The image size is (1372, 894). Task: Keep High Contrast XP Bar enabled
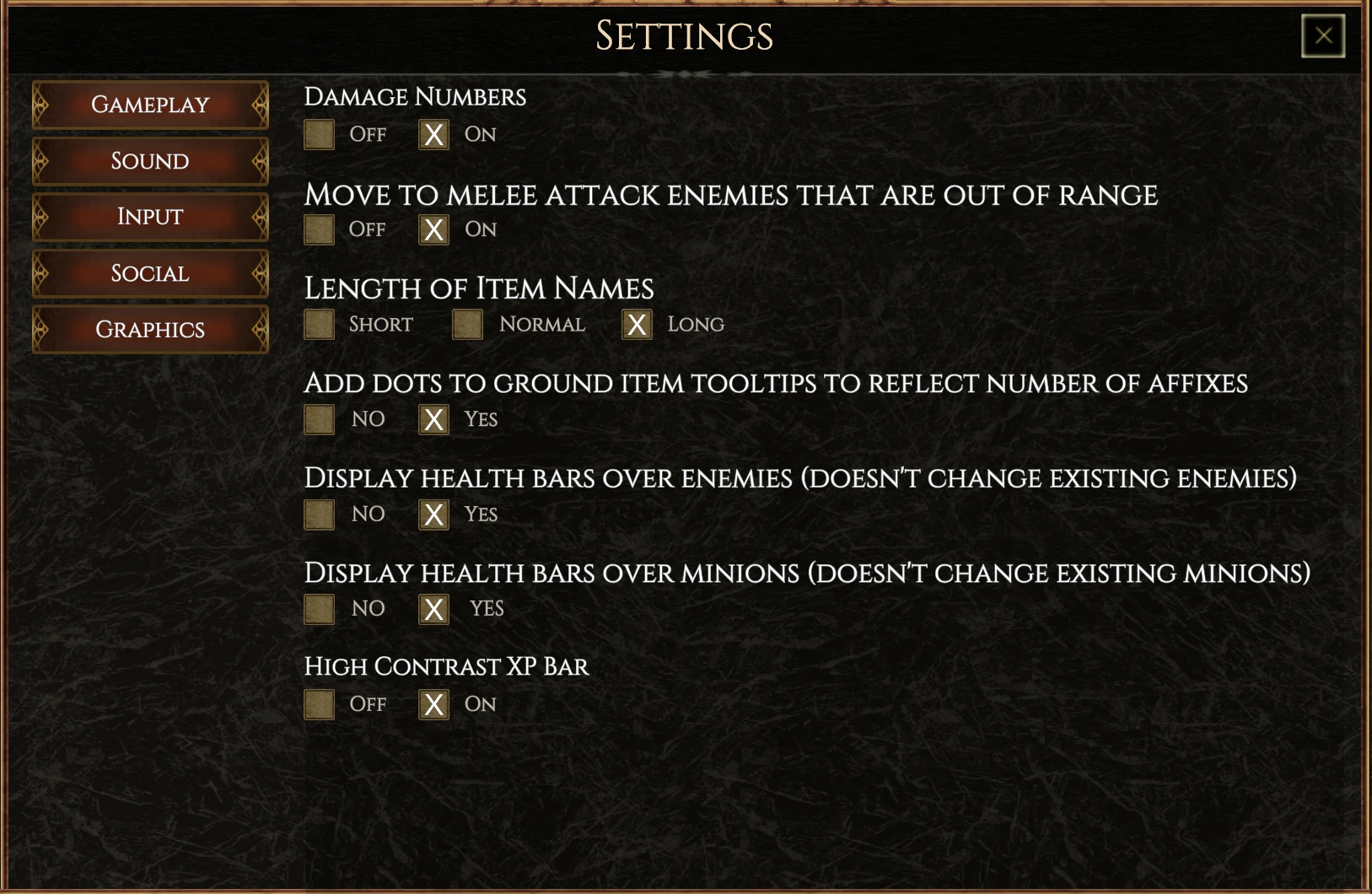tap(433, 704)
